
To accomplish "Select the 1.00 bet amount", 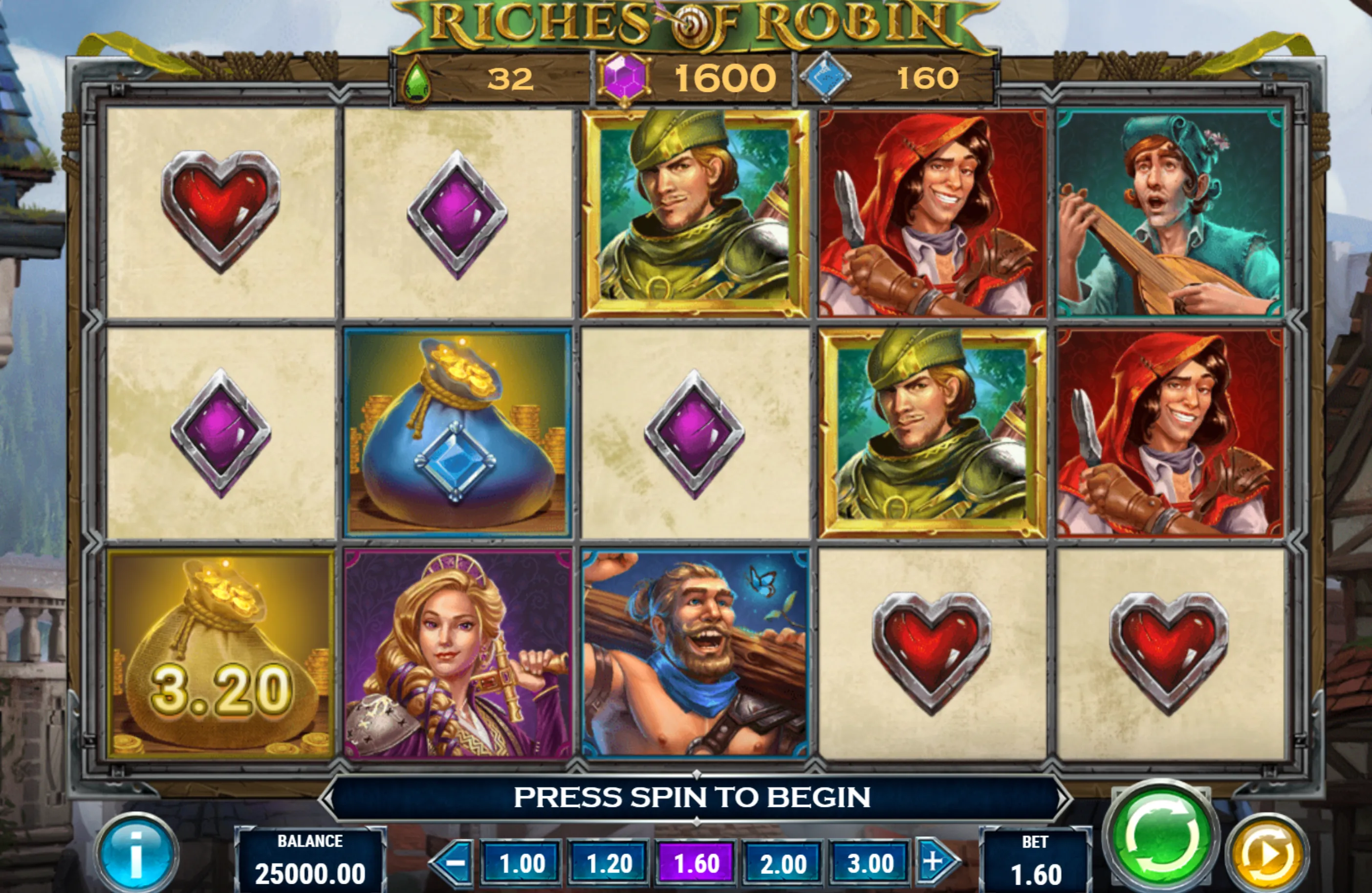I will (x=521, y=864).
